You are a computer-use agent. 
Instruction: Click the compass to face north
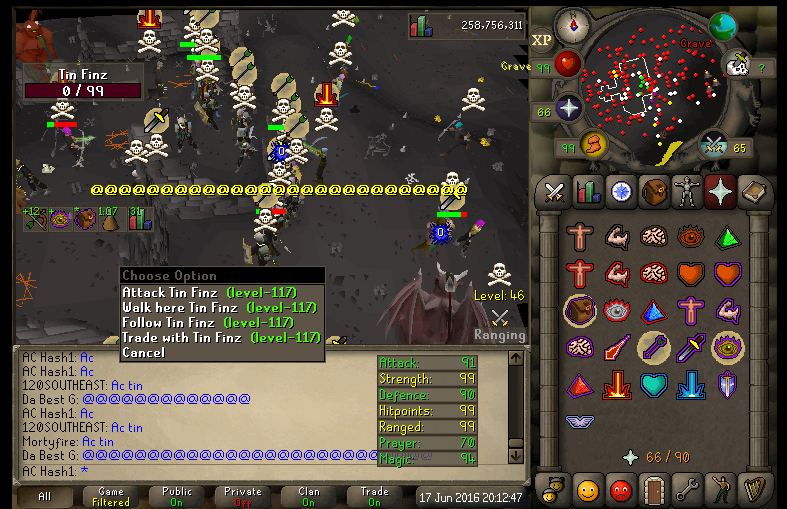coord(574,24)
